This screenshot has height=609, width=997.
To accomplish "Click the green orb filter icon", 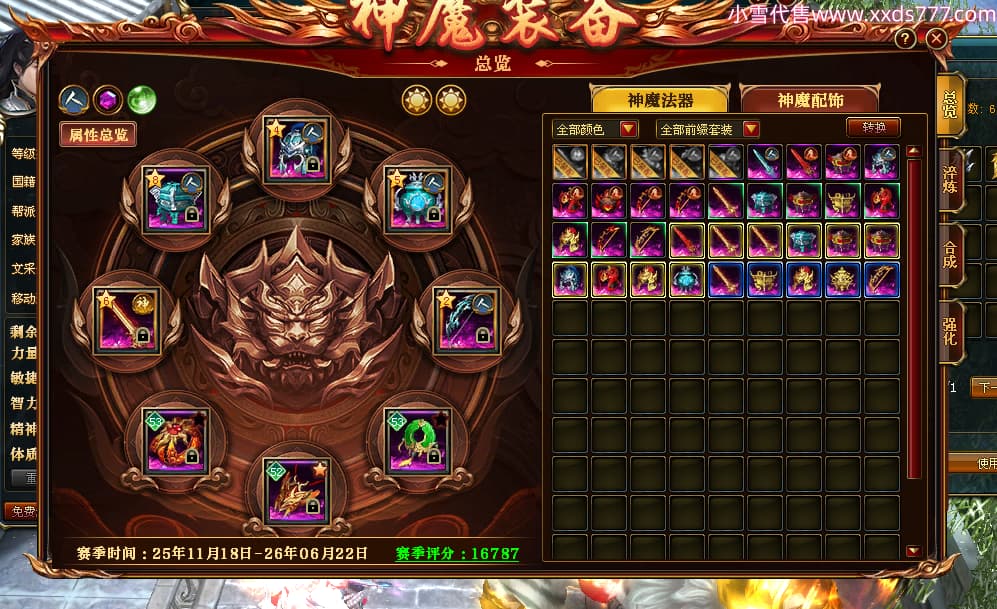I will point(141,99).
